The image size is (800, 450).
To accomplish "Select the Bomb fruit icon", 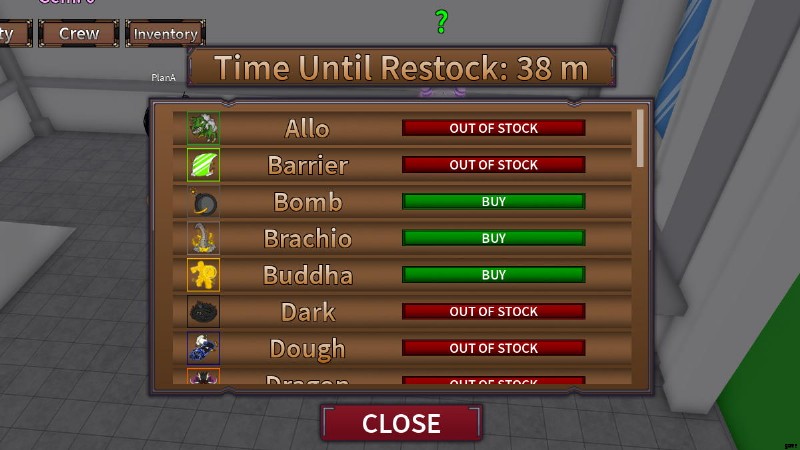I will pyautogui.click(x=204, y=201).
